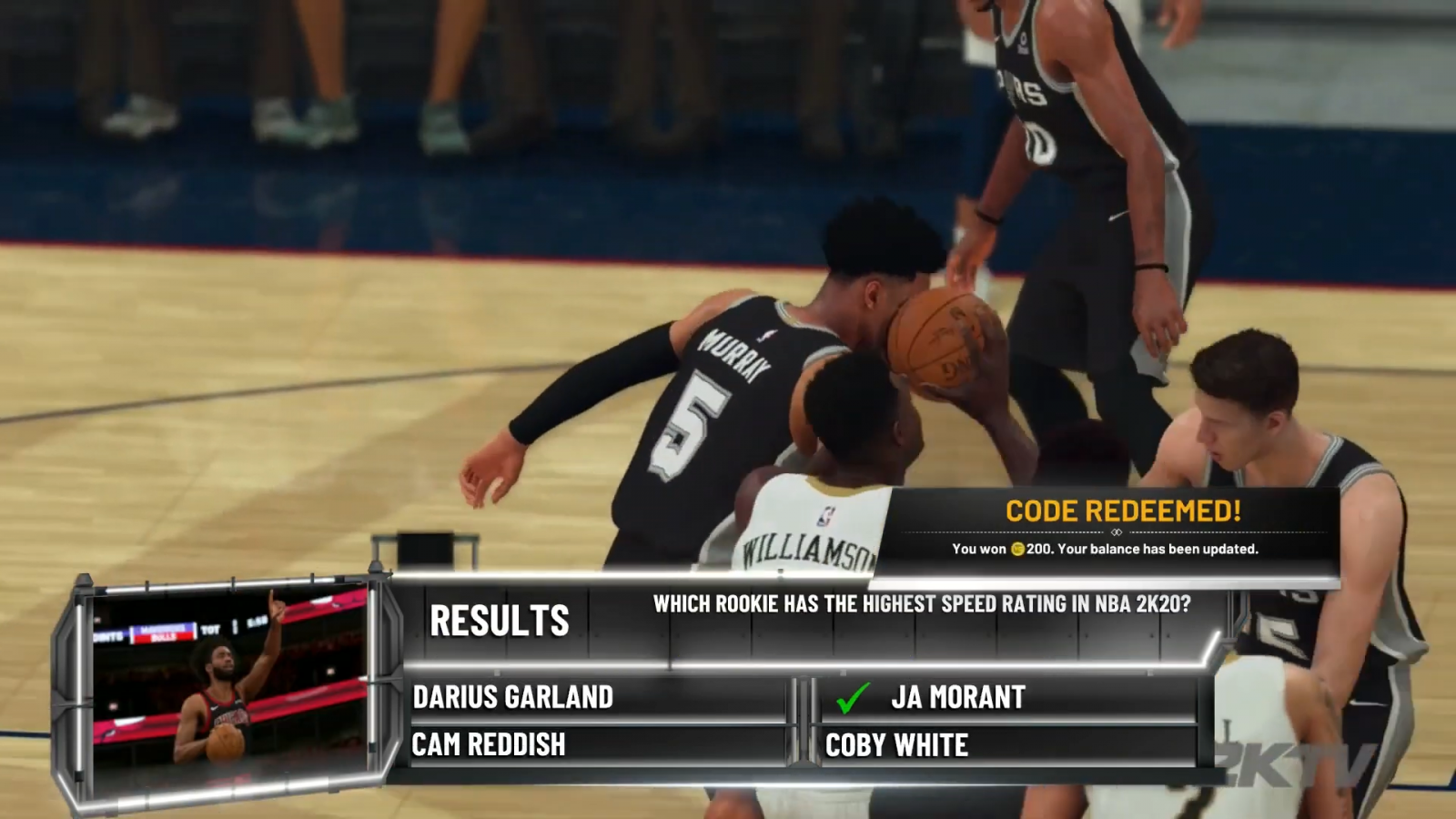Click the VC coin icon in the notification
1456x819 pixels.
coord(1018,549)
